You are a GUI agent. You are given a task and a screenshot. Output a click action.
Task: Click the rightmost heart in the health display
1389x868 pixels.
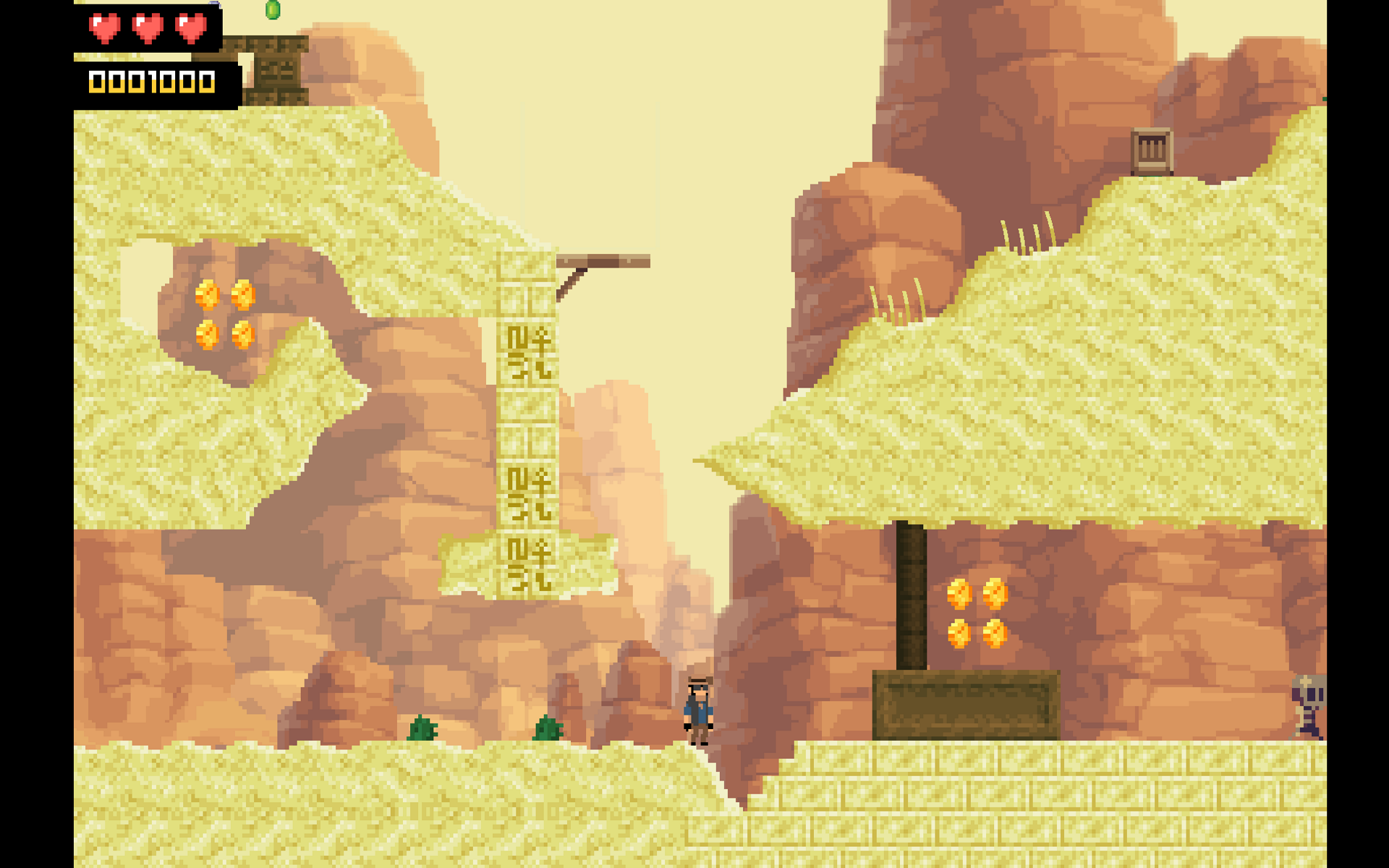[x=190, y=29]
